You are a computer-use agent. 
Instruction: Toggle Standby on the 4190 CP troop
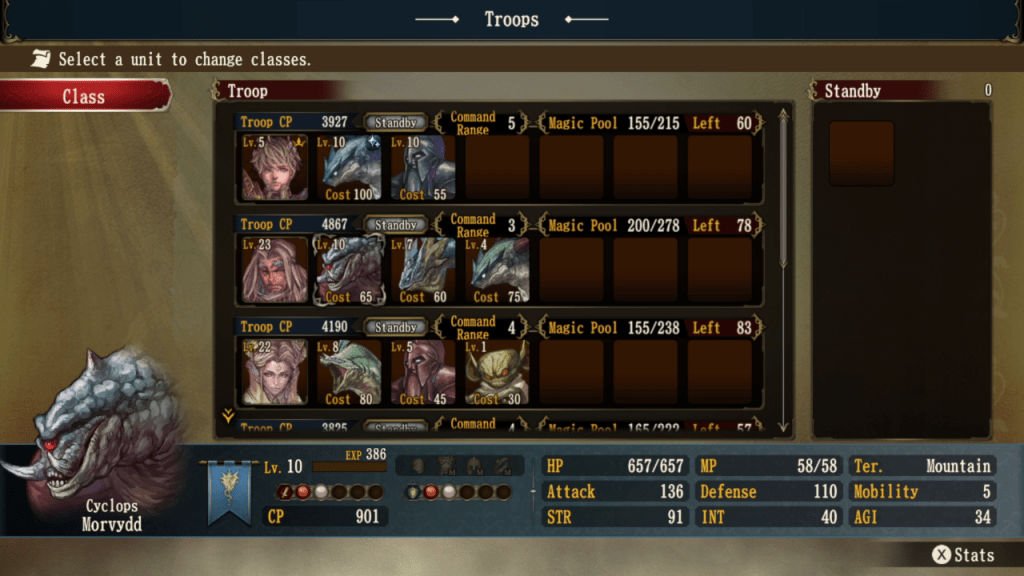click(395, 327)
